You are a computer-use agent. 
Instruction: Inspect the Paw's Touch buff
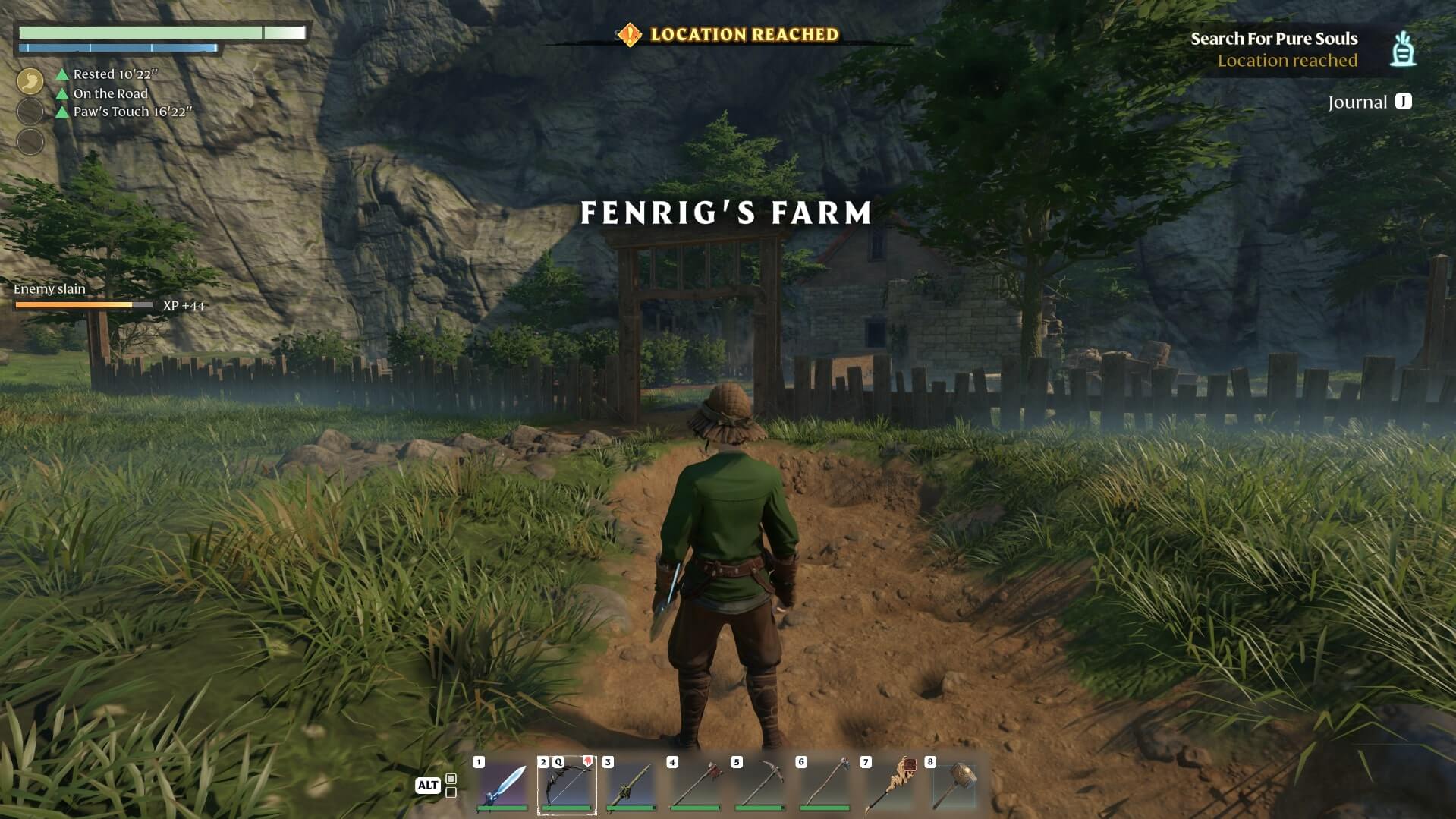tap(132, 112)
